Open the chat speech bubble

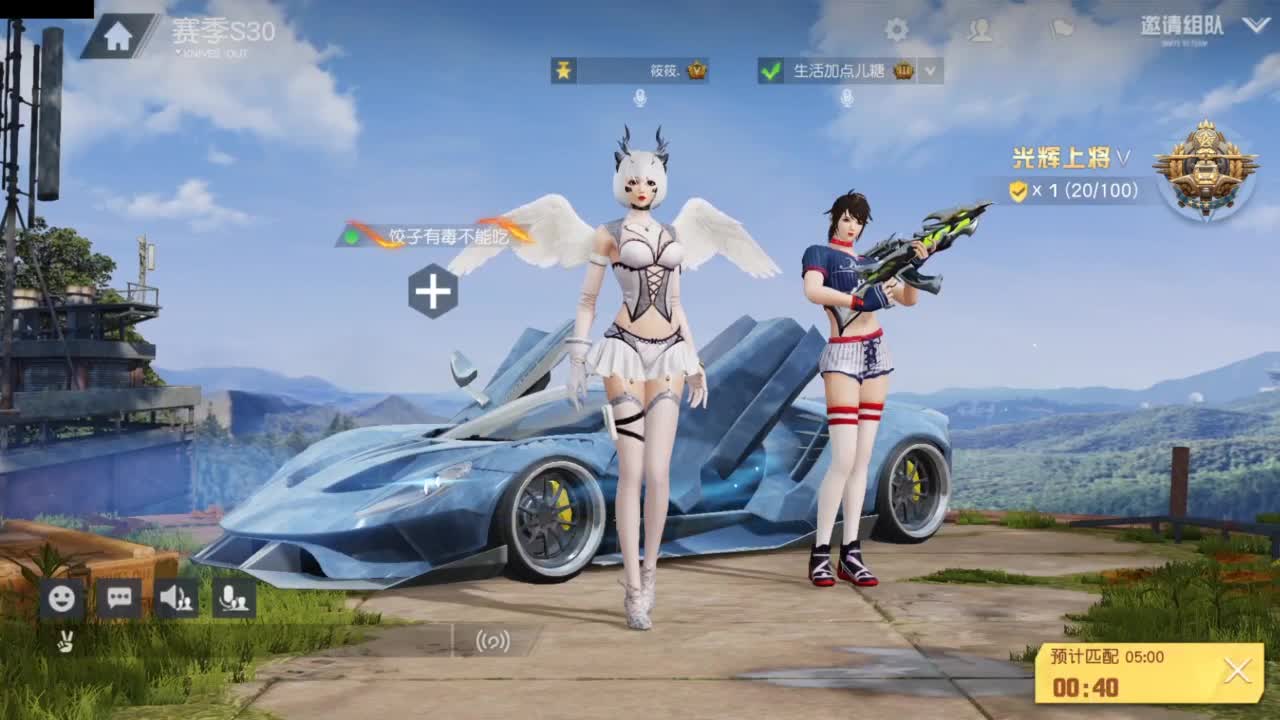pos(119,598)
